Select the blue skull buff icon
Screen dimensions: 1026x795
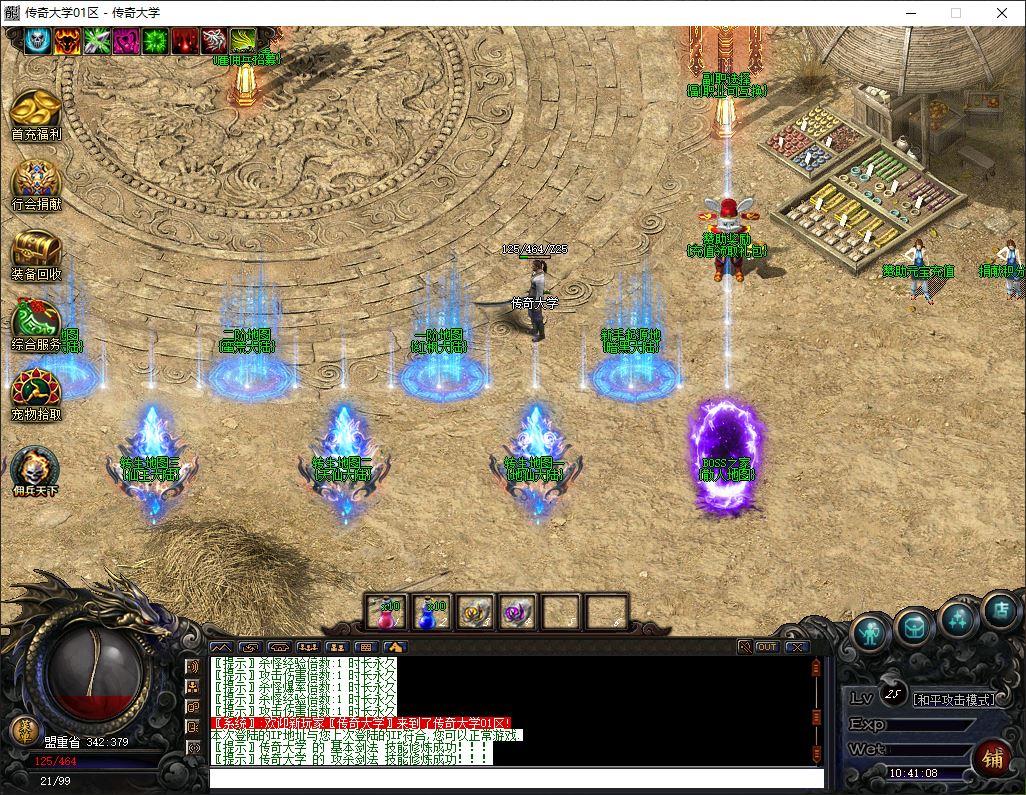(x=38, y=41)
